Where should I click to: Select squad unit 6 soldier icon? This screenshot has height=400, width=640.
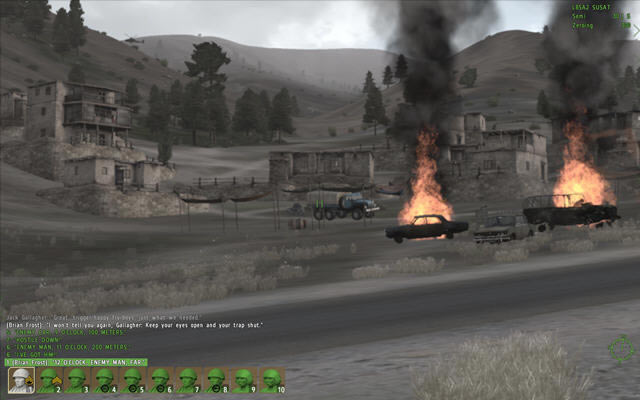(x=159, y=380)
